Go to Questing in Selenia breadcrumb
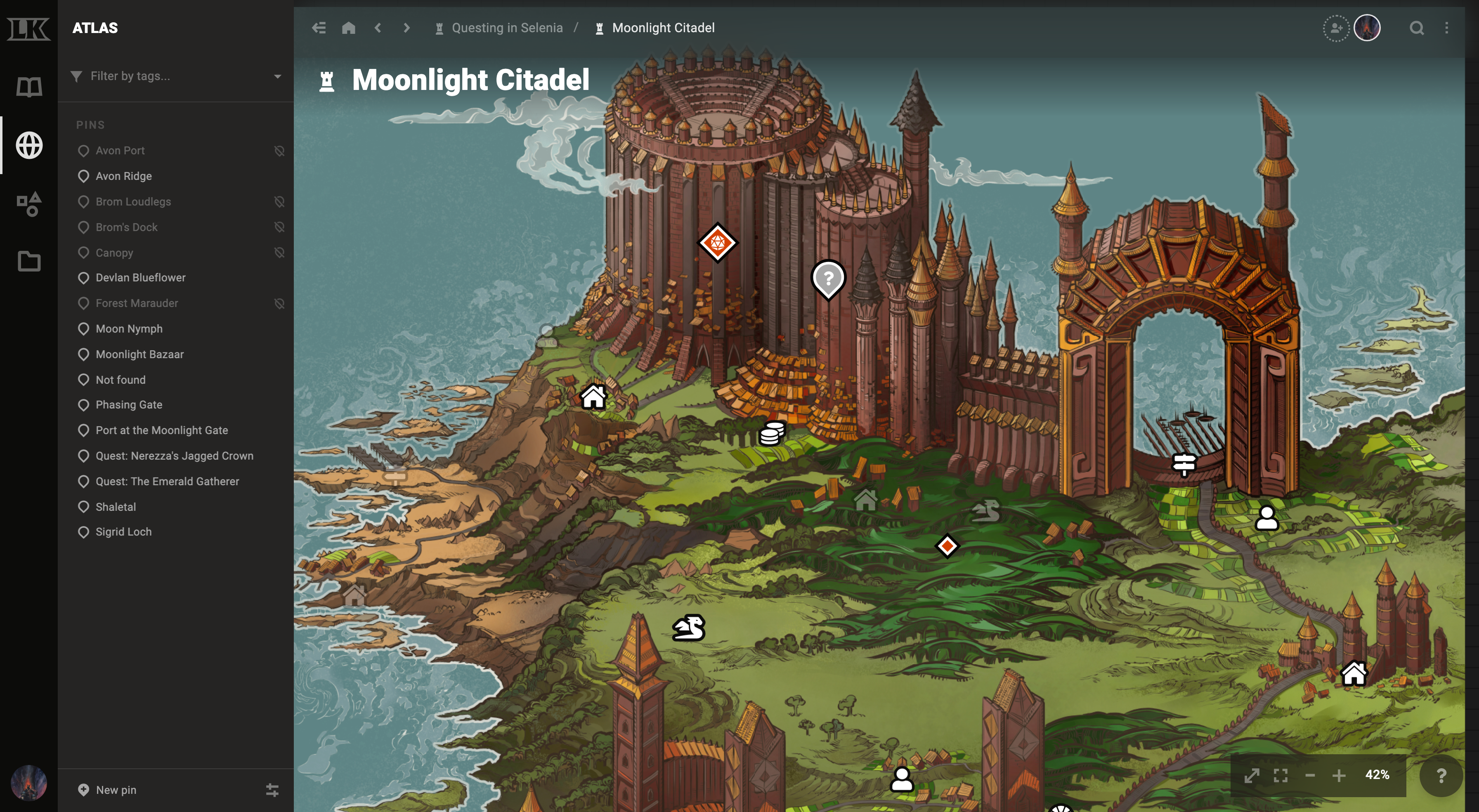1479x812 pixels. coord(506,28)
